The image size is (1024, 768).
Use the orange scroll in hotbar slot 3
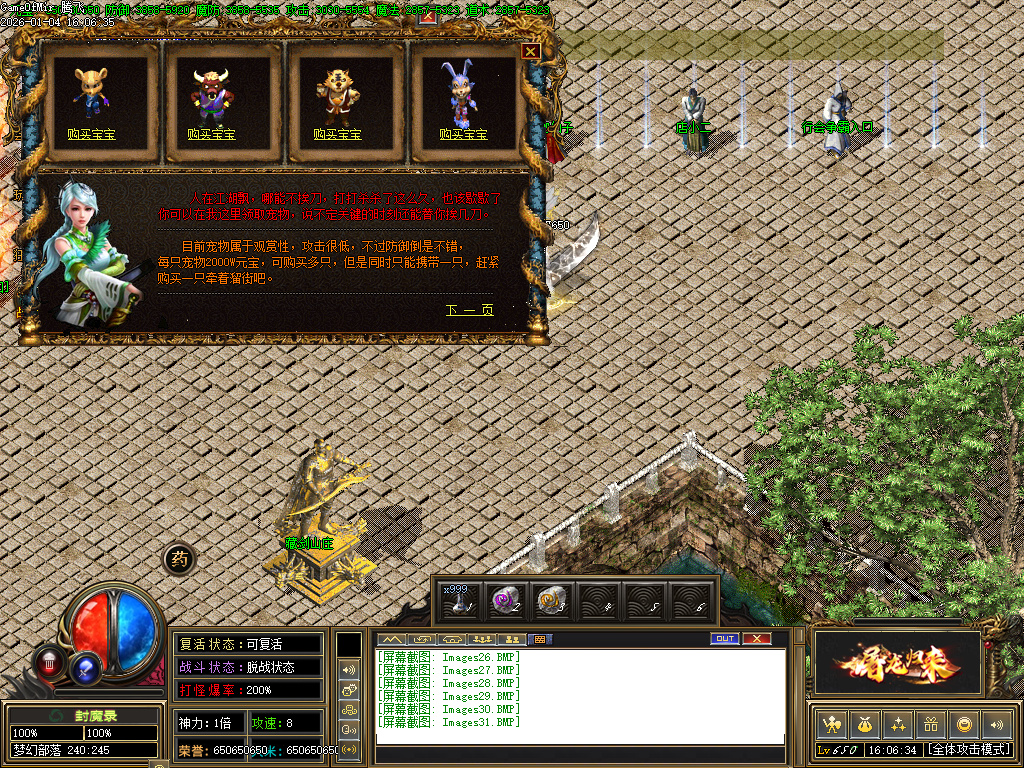click(549, 600)
